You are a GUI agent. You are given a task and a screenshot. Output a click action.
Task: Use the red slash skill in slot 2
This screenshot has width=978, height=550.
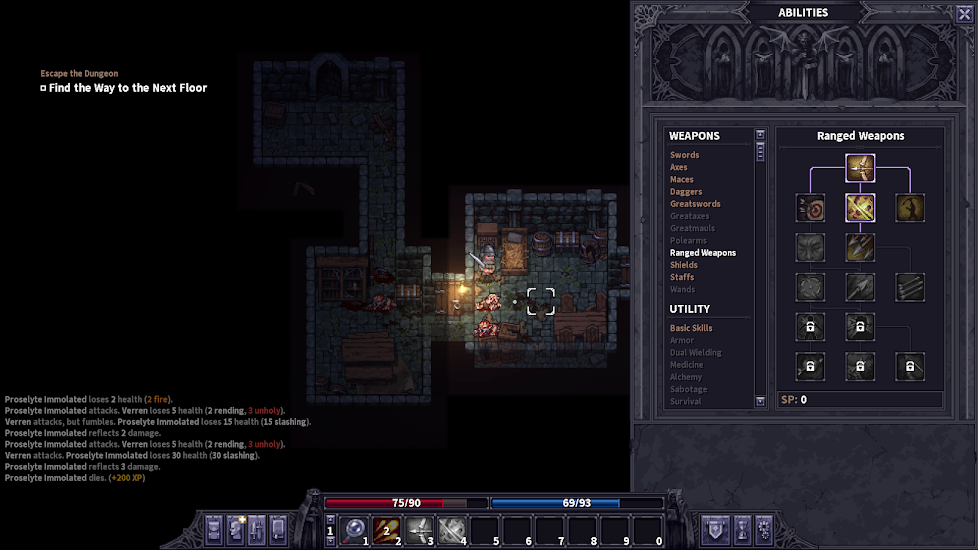click(x=387, y=529)
